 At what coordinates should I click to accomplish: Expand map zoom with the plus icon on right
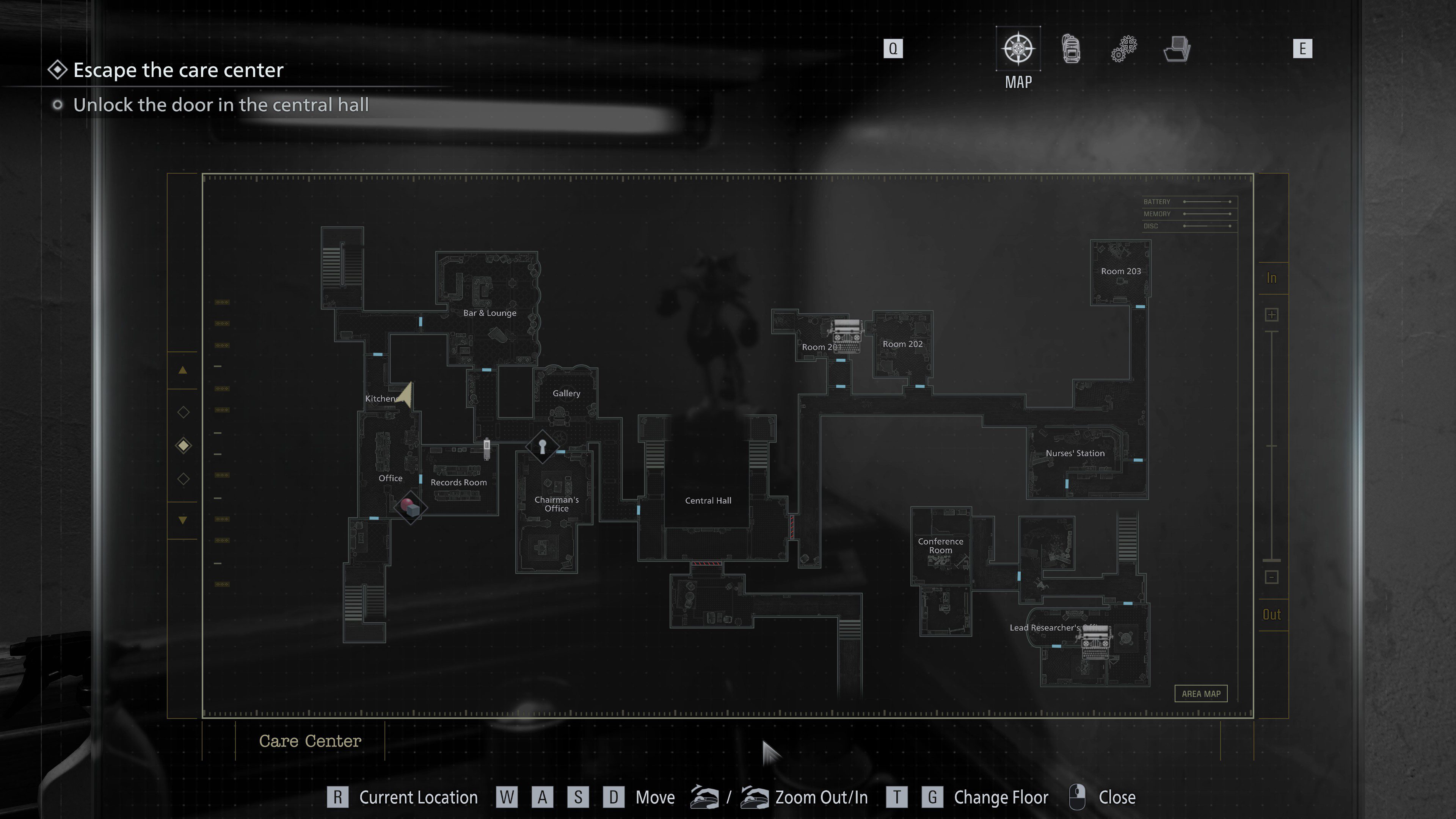tap(1272, 314)
